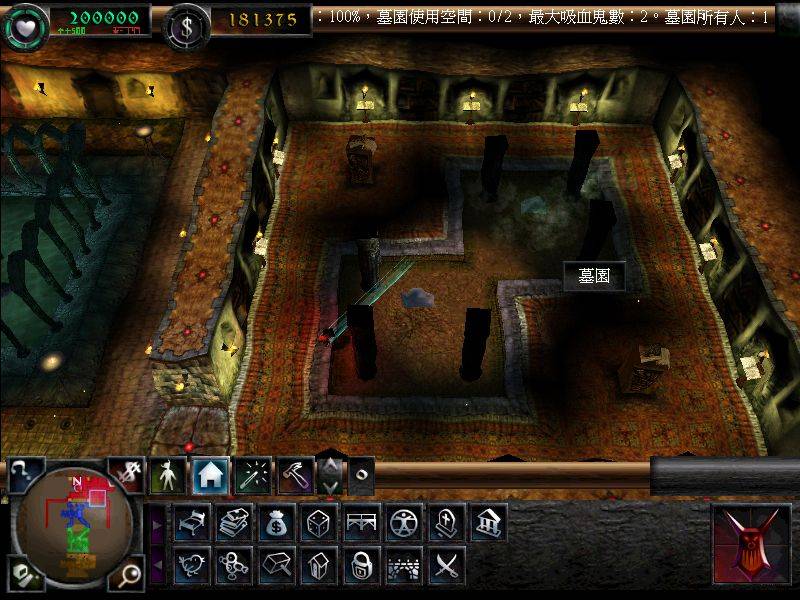800x600 pixels.
Task: Choose the Torture Chamber figure icon
Action: click(404, 522)
